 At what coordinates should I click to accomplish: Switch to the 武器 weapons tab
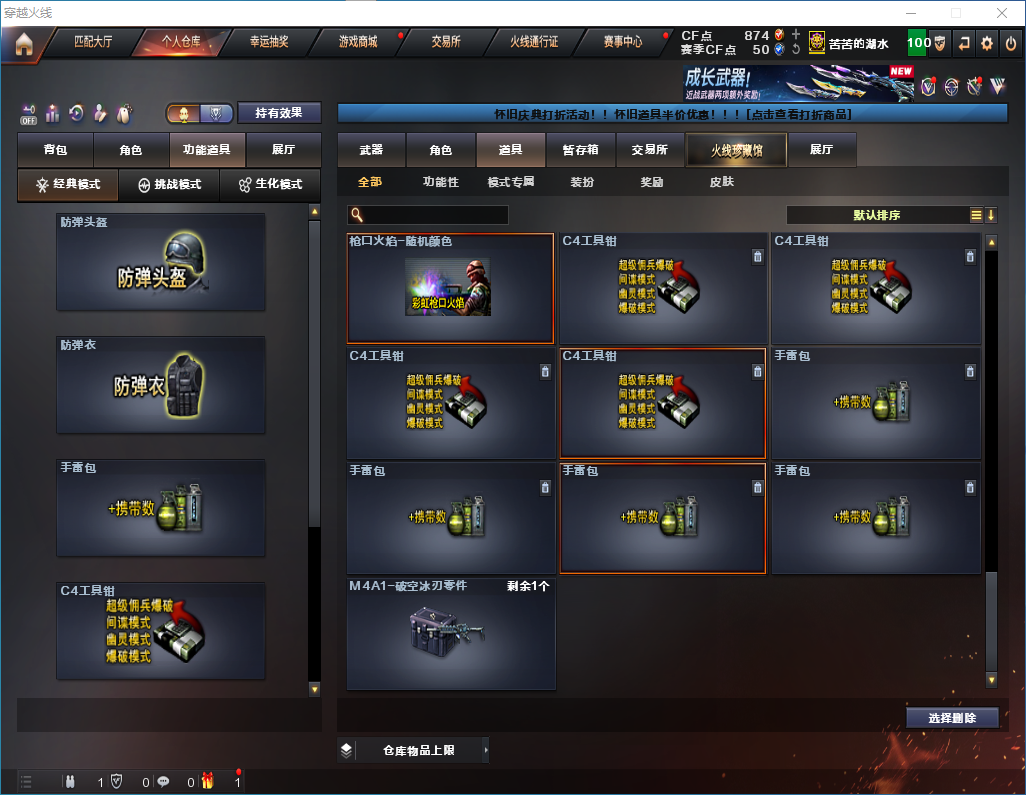[x=372, y=150]
